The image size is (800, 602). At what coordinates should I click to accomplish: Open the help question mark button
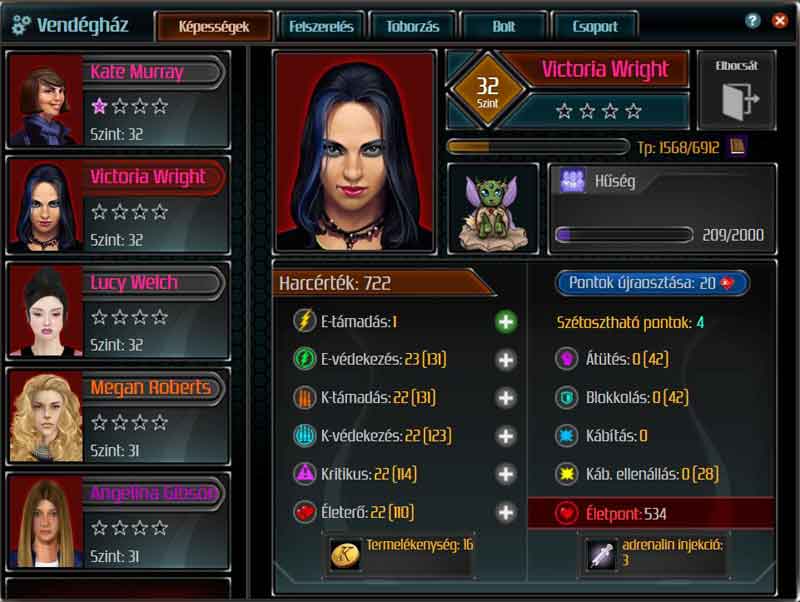[x=753, y=20]
